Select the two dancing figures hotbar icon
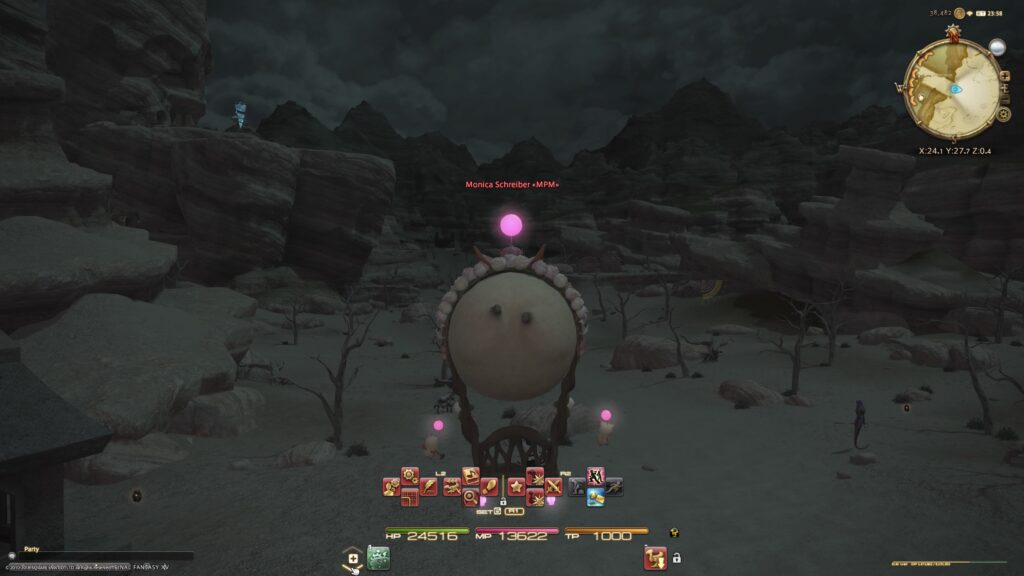 pyautogui.click(x=594, y=475)
